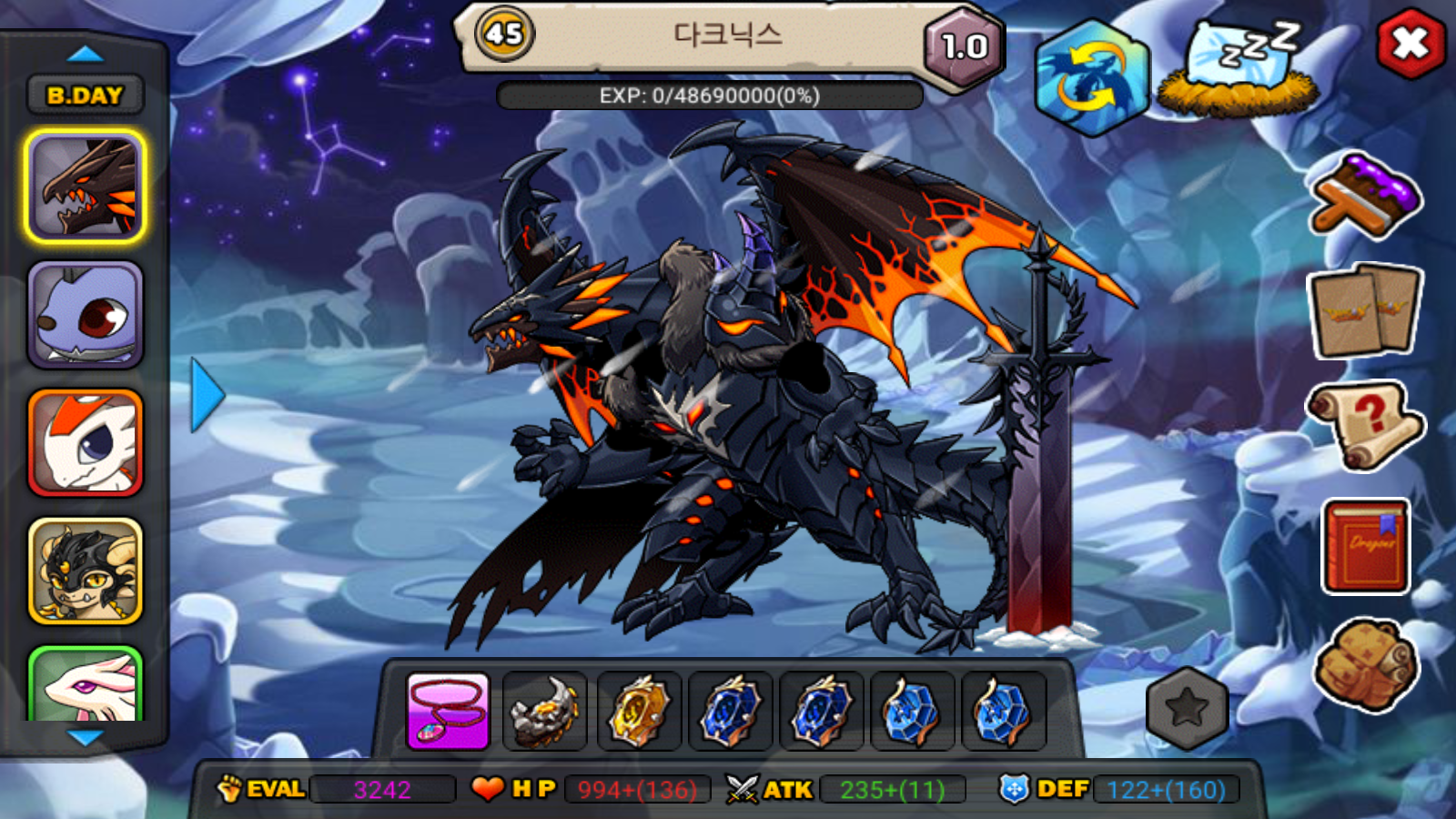Image resolution: width=1456 pixels, height=819 pixels.
Task: Open the purple paint brush tool
Action: click(1365, 196)
